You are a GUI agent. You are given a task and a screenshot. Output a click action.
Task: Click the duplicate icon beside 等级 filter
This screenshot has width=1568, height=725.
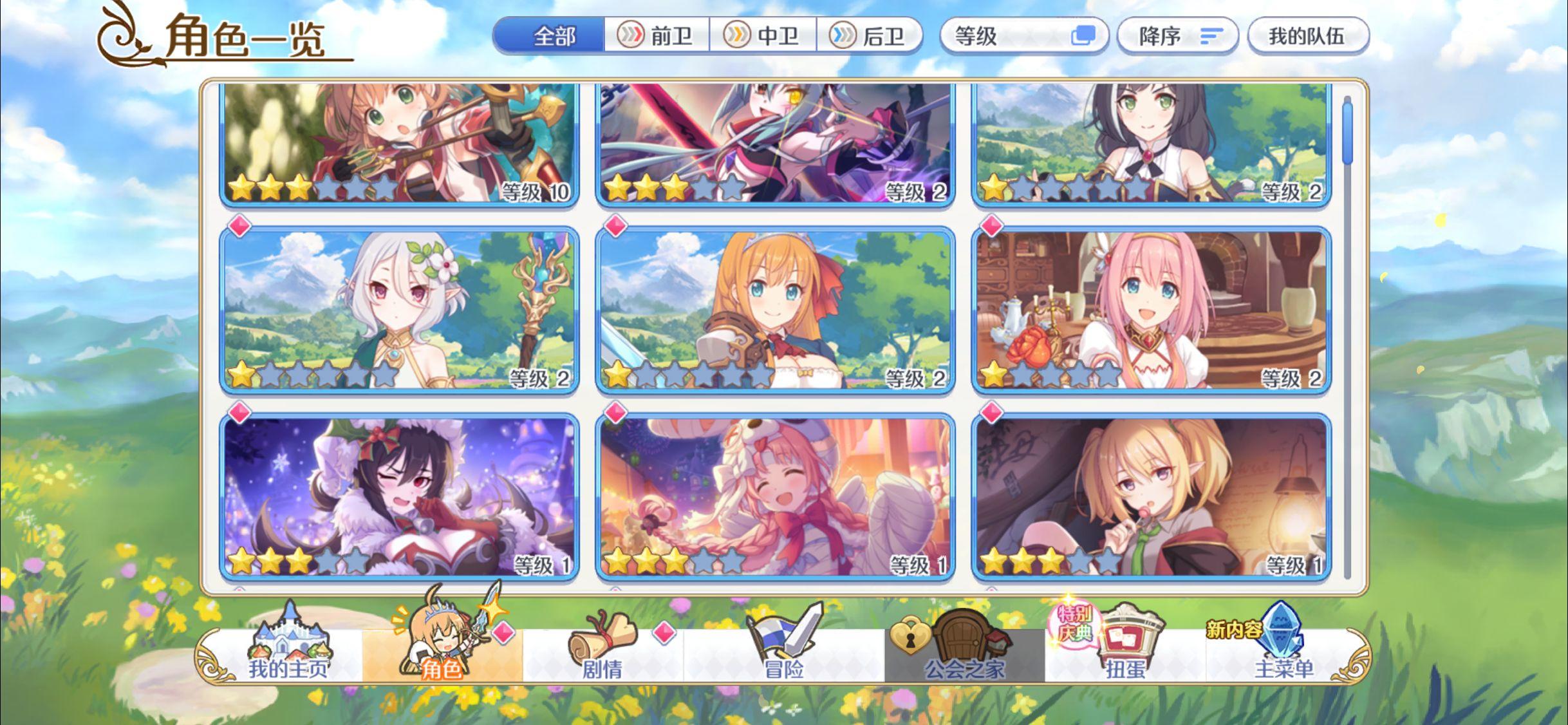(1085, 37)
